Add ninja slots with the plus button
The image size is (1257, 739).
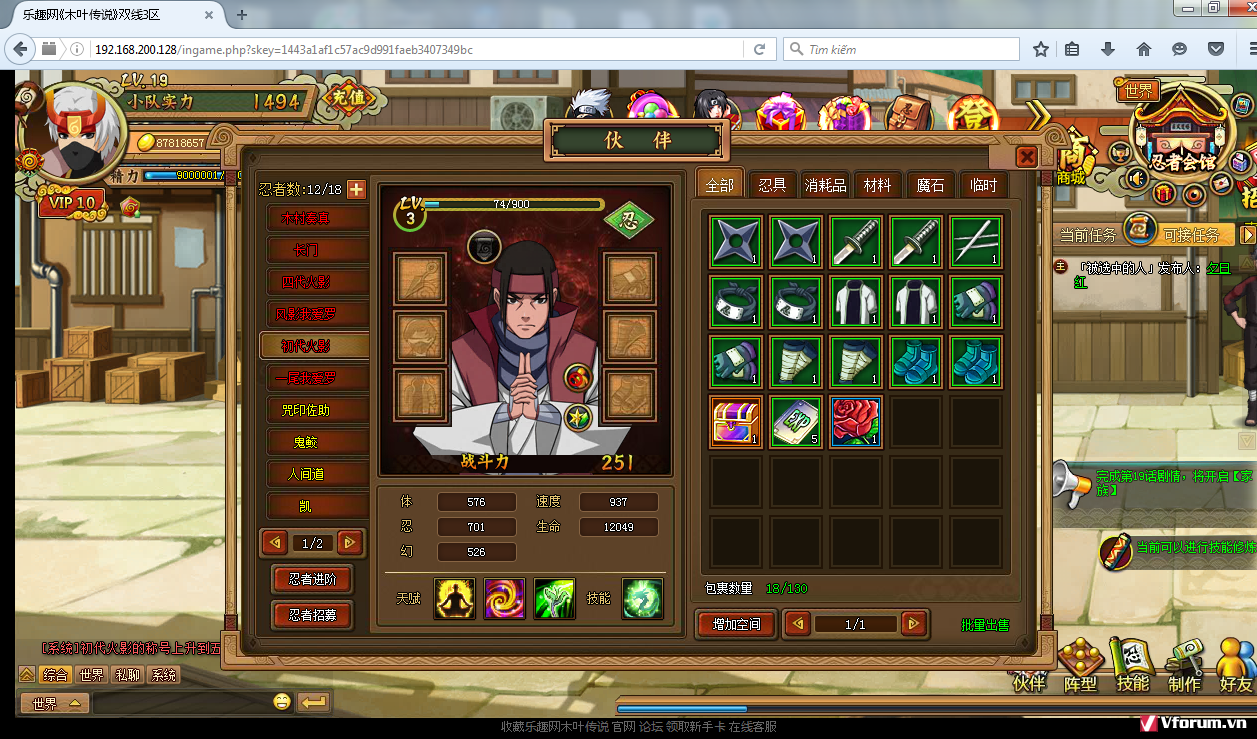coord(356,189)
